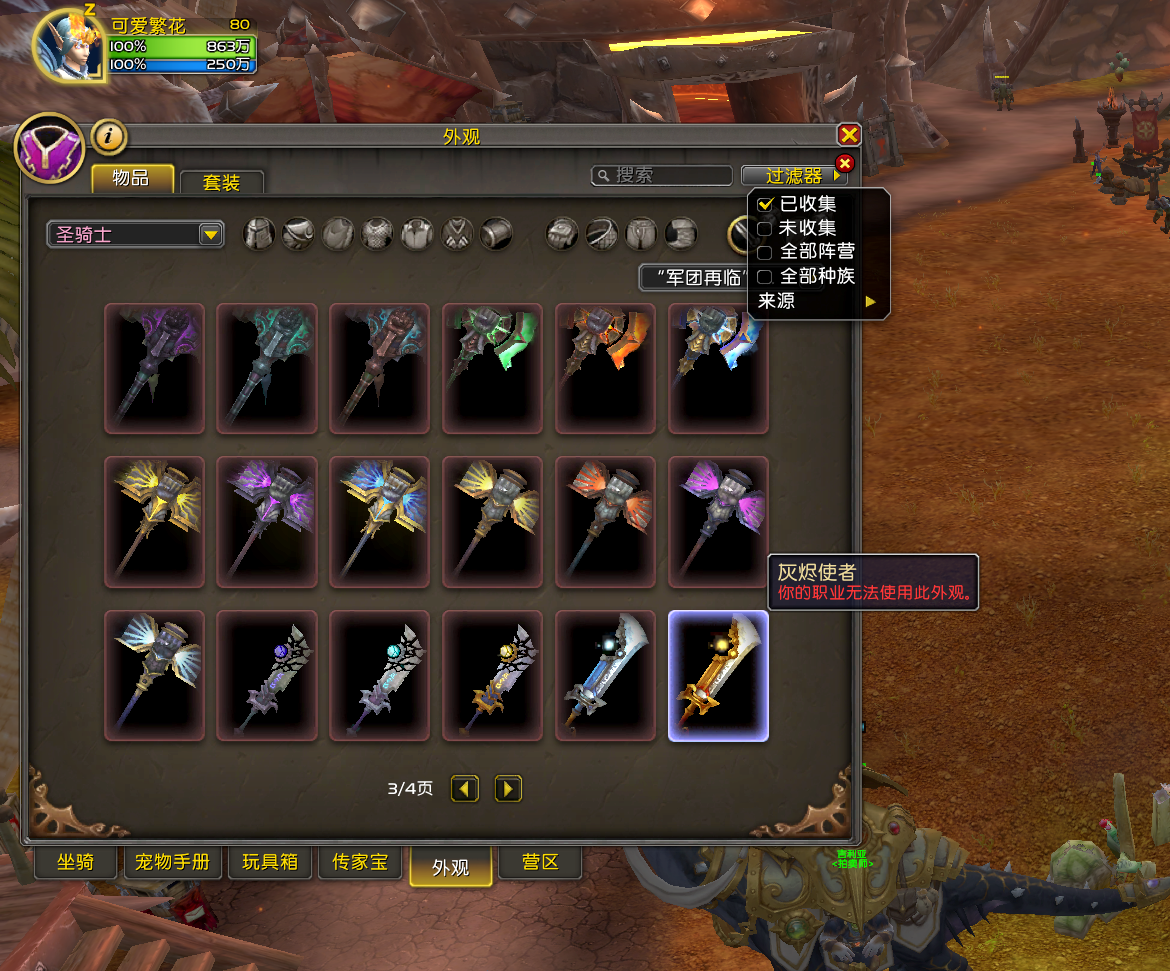
Task: Switch to the 套装 sets tab
Action: [222, 182]
